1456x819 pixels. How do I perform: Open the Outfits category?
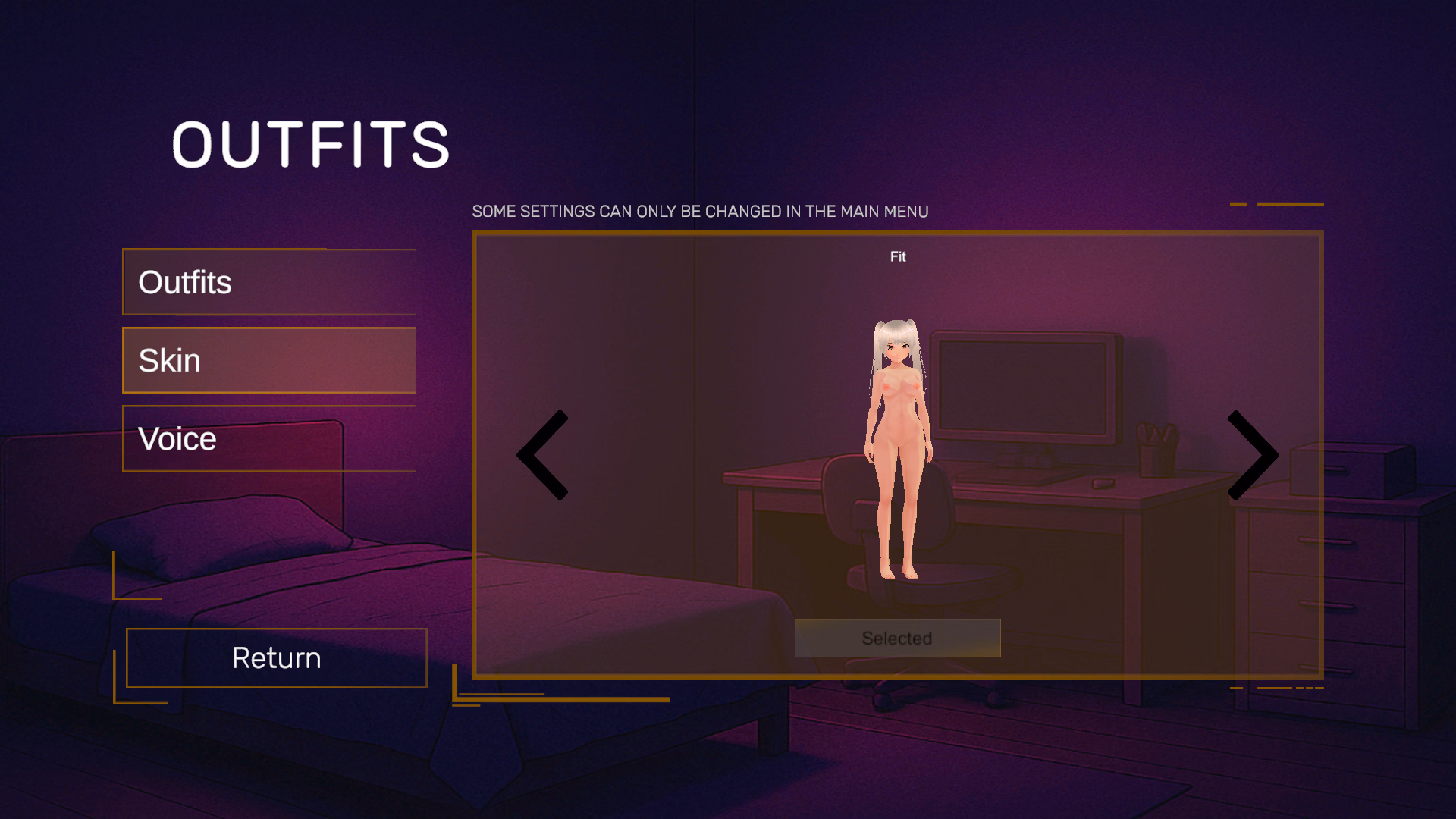coord(269,282)
